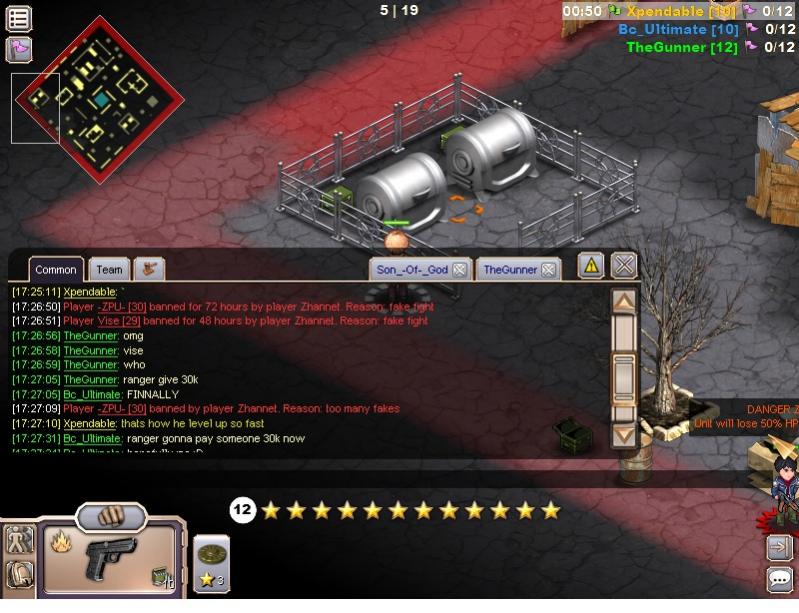
Task: Click Xpendable's name in the chat
Action: [x=89, y=291]
